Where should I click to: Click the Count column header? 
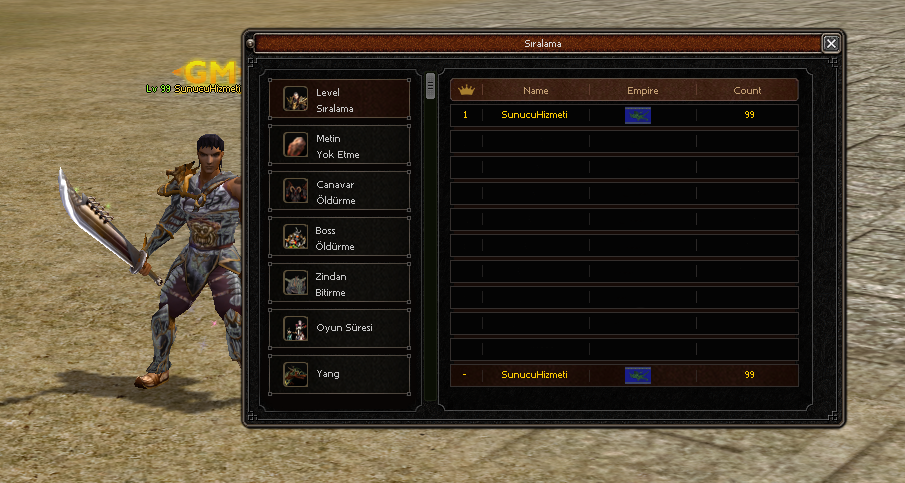click(x=747, y=91)
